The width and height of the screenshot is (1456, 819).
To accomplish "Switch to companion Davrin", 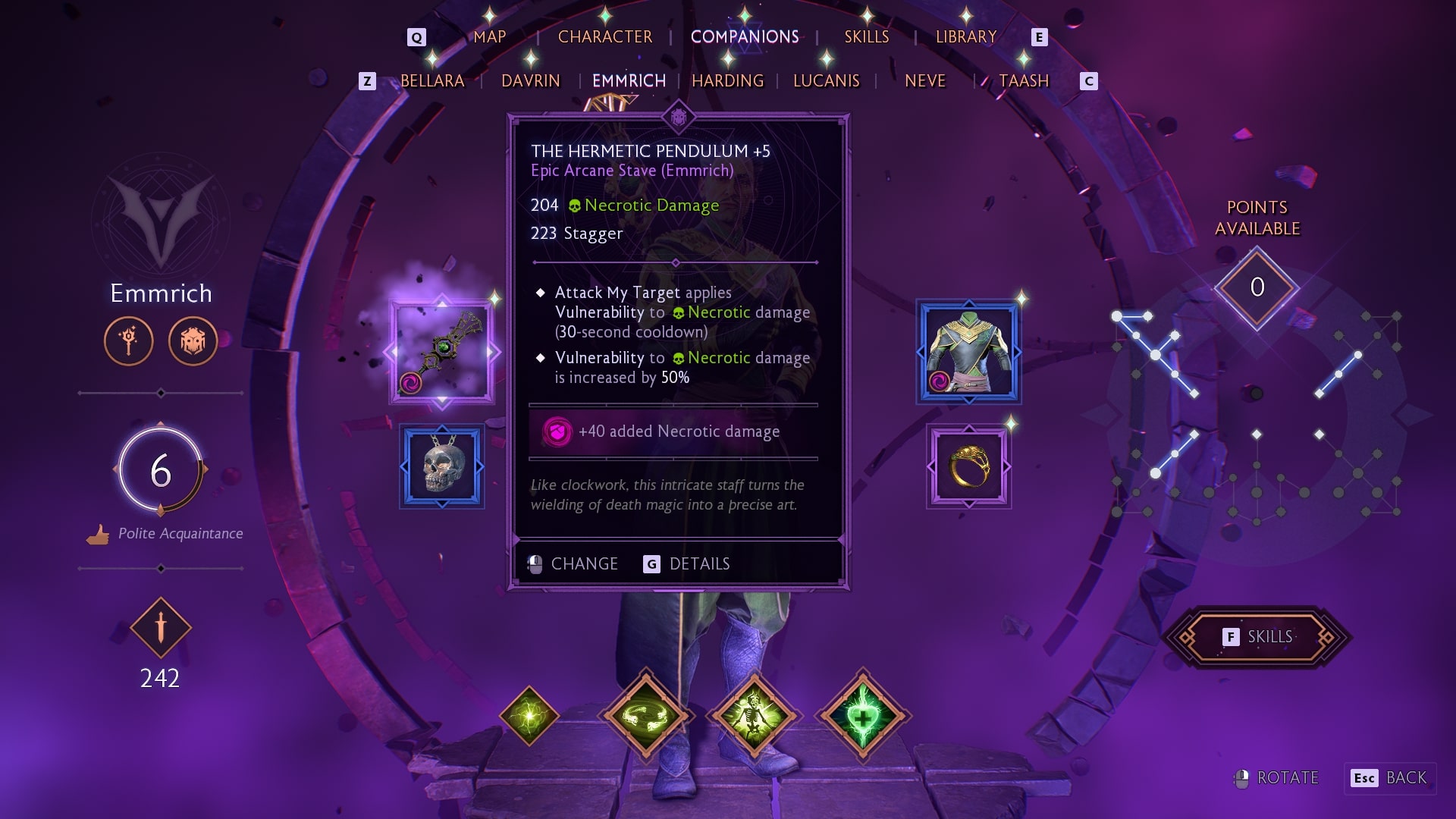I will (x=530, y=81).
